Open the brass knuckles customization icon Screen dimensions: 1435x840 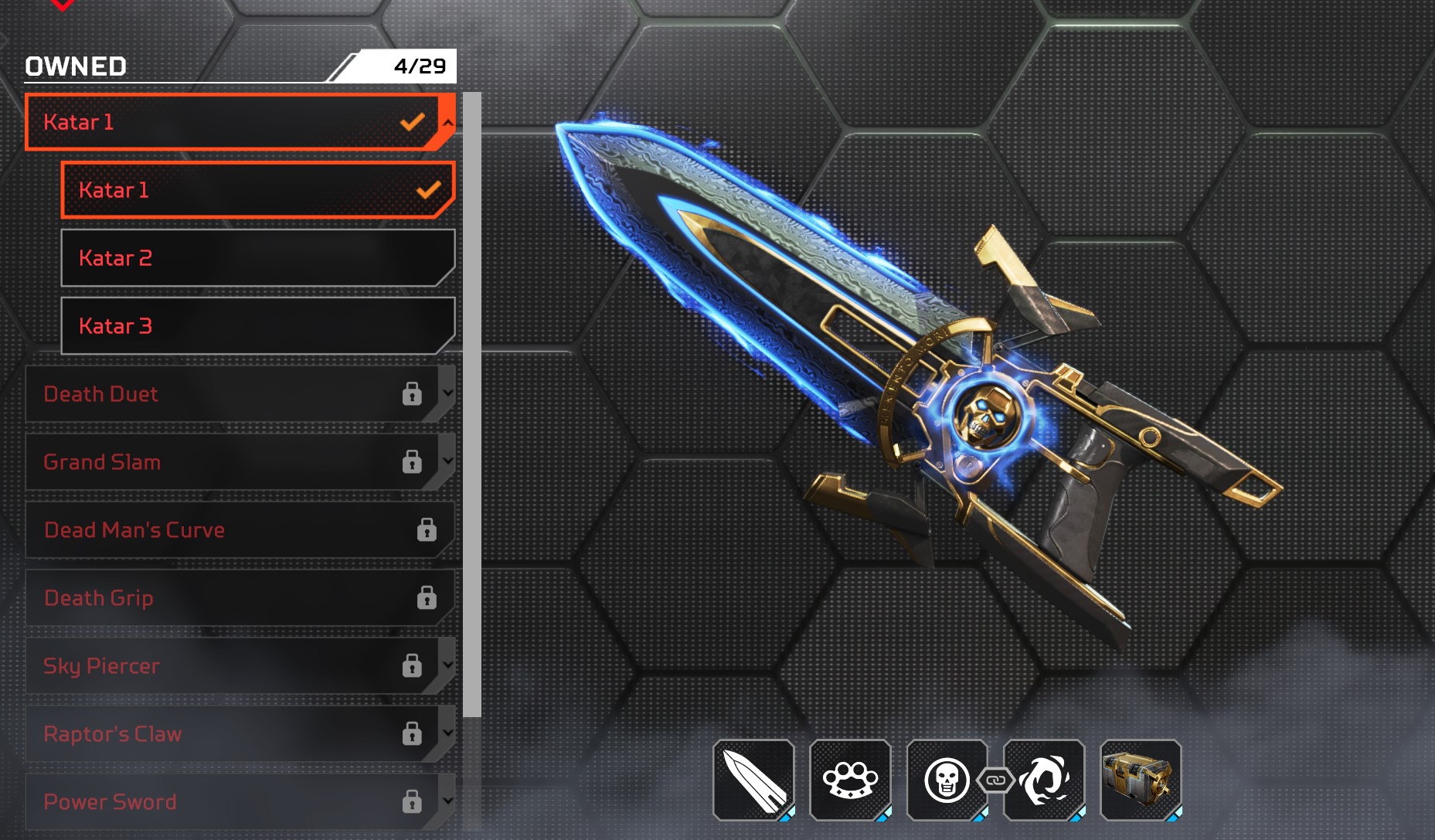click(850, 780)
